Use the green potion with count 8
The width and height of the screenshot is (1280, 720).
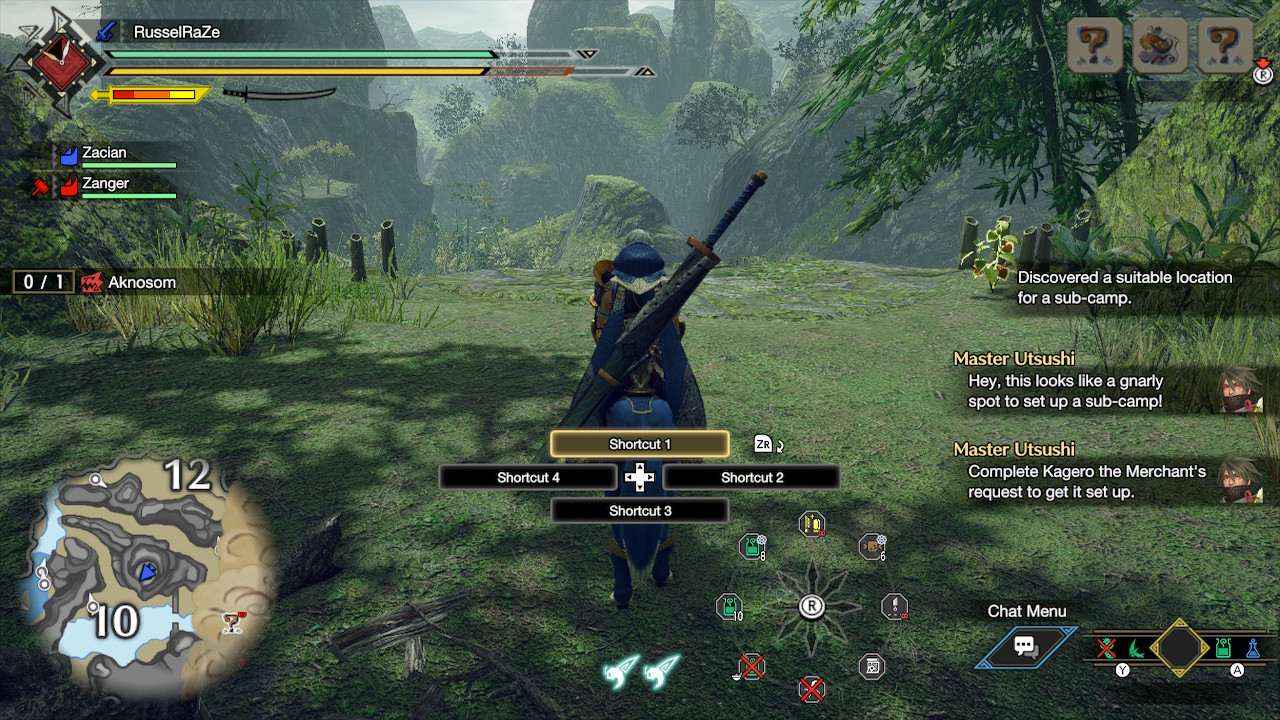pyautogui.click(x=752, y=546)
